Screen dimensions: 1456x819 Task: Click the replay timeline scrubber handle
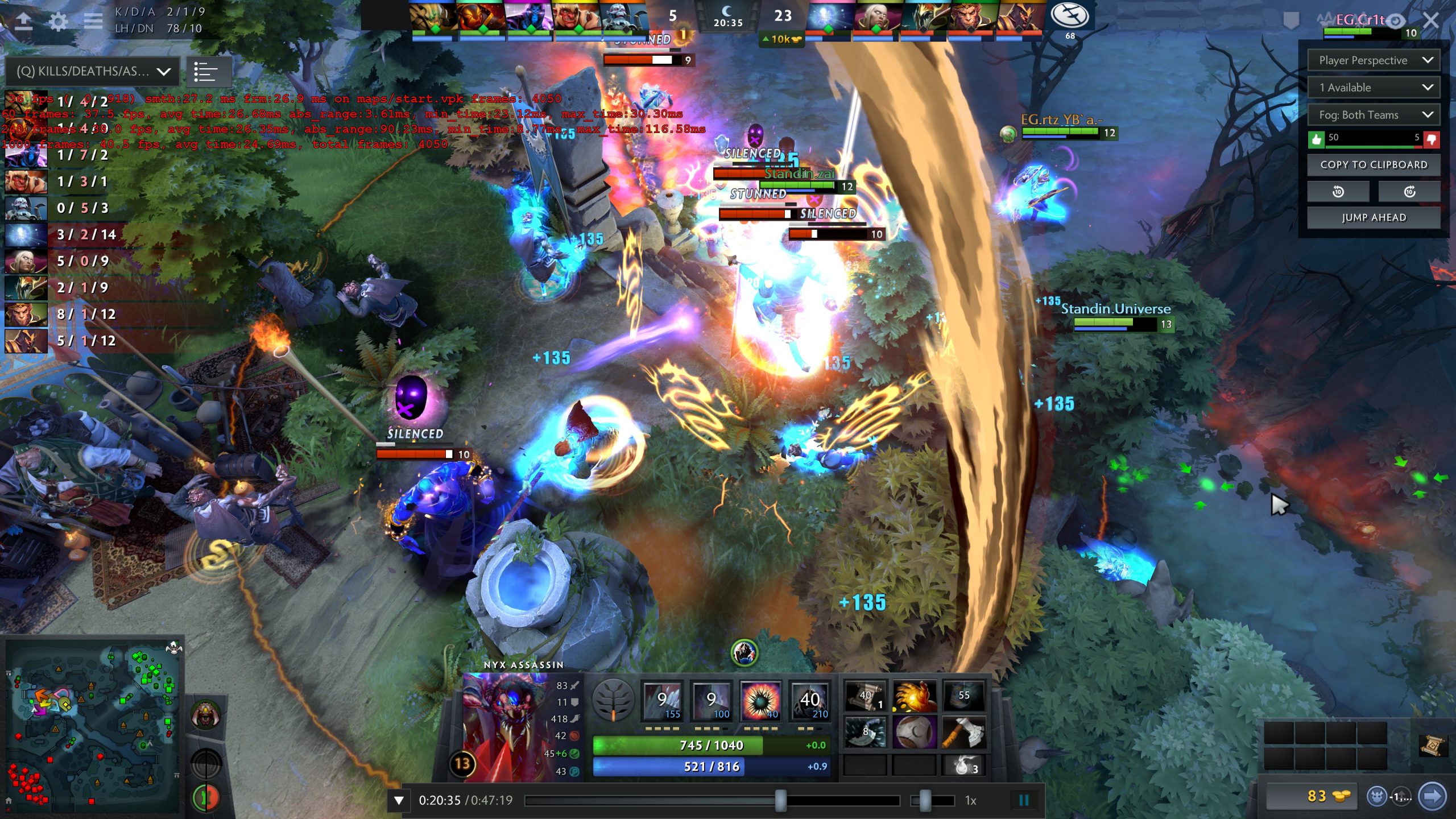point(780,800)
